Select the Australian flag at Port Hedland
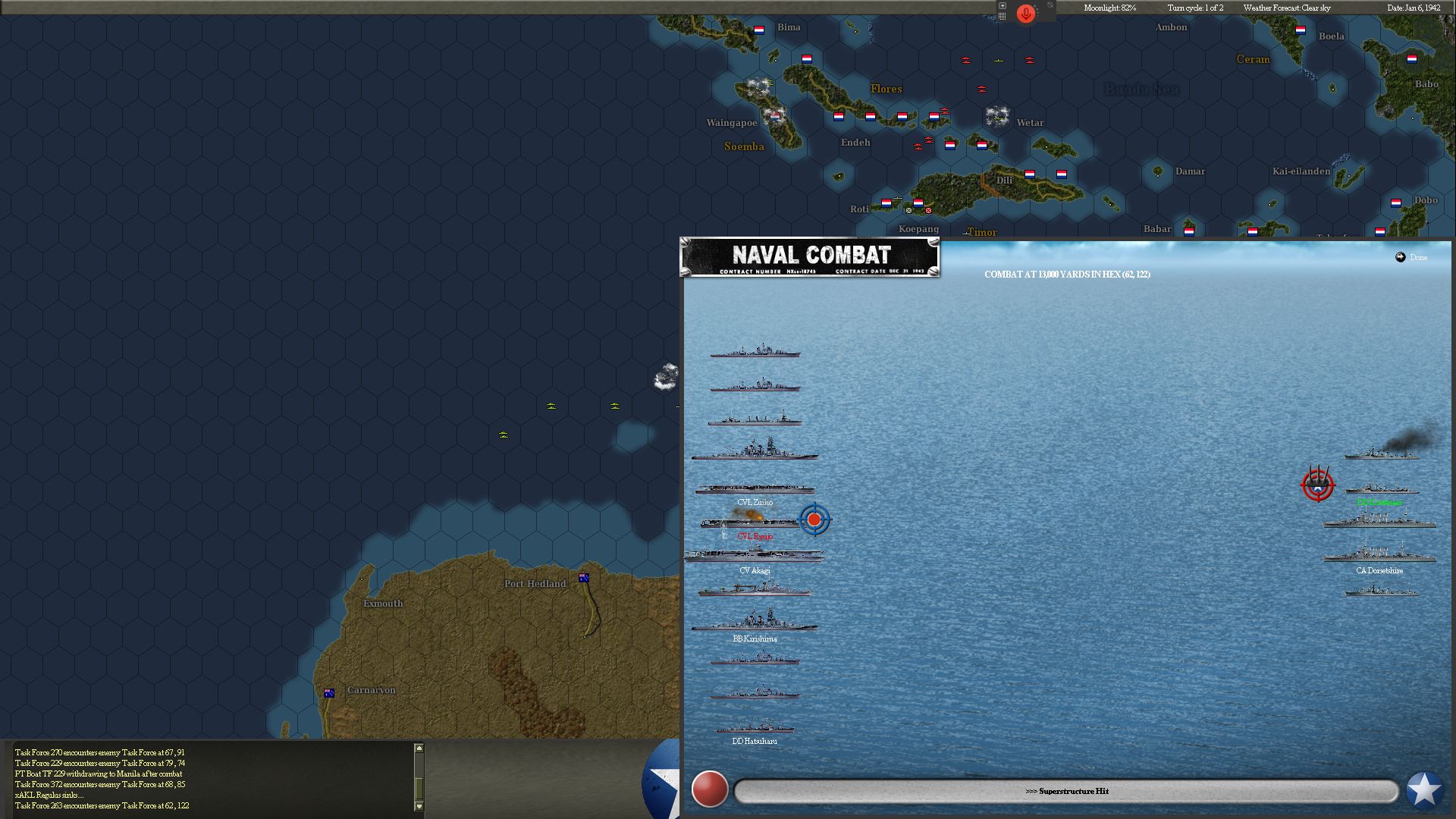 (584, 576)
